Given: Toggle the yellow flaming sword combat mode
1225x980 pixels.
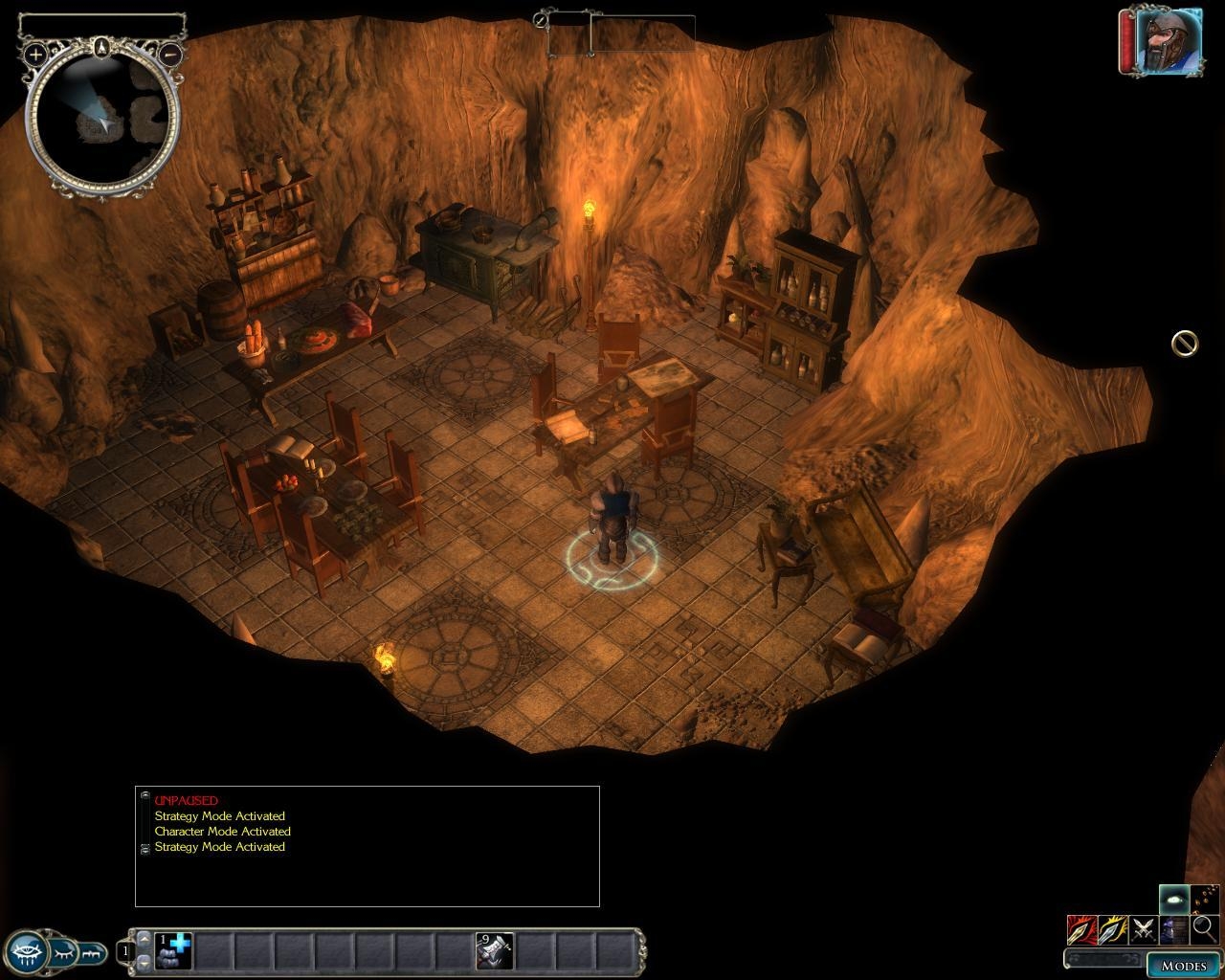Looking at the screenshot, I should coord(1112,928).
